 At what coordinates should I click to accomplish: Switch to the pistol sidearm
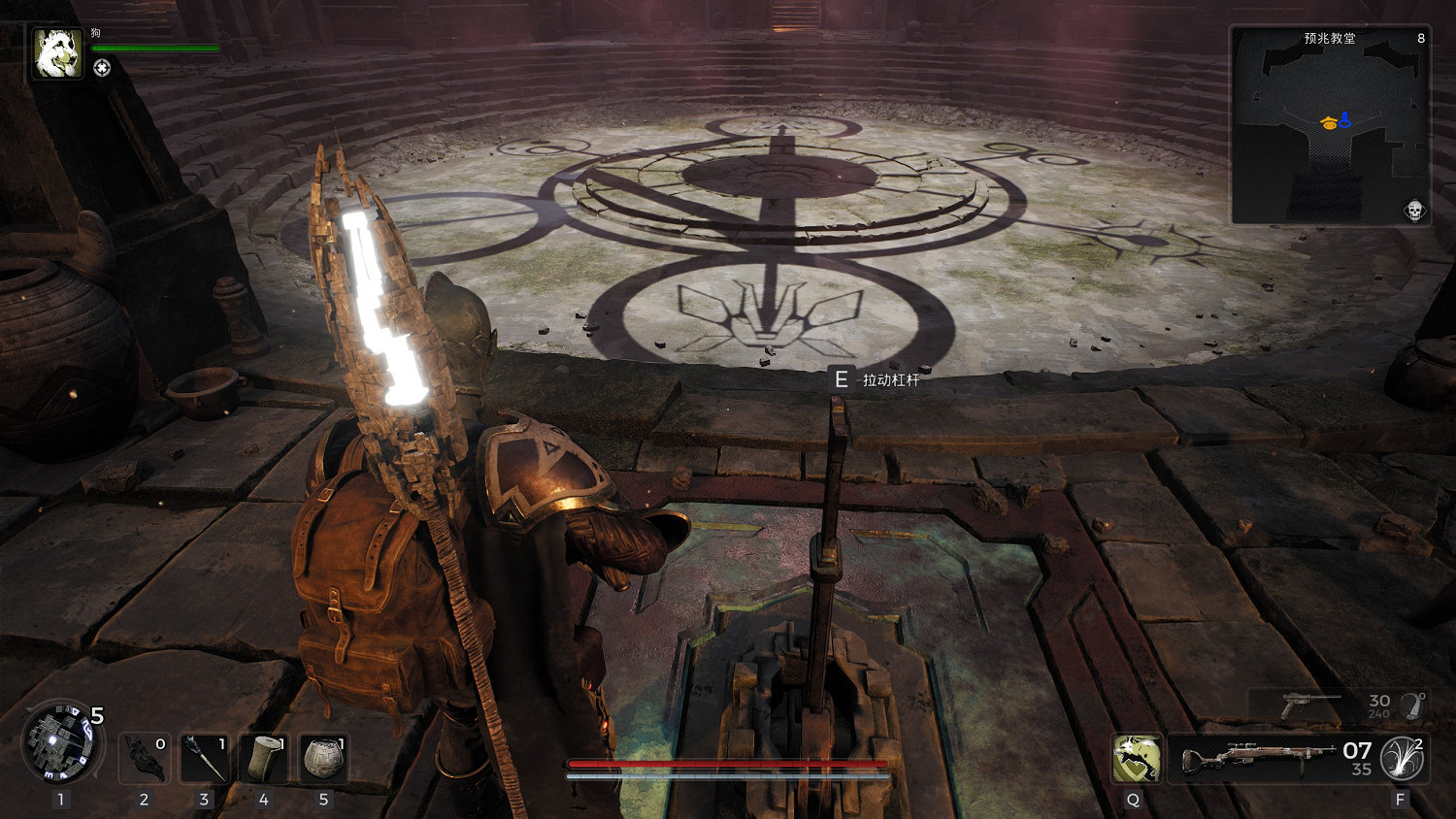coord(1310,705)
